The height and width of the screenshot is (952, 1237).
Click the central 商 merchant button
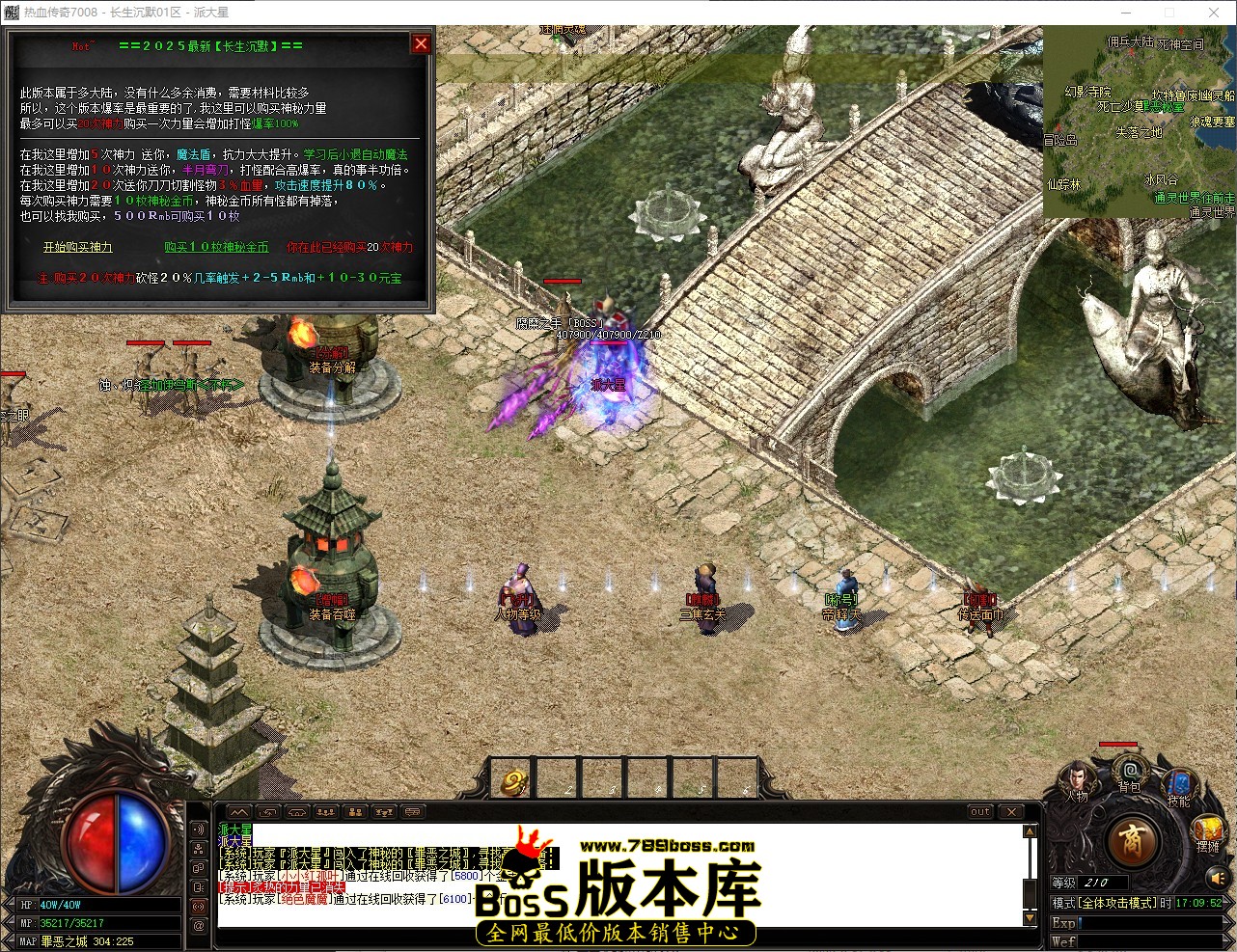pos(1134,843)
